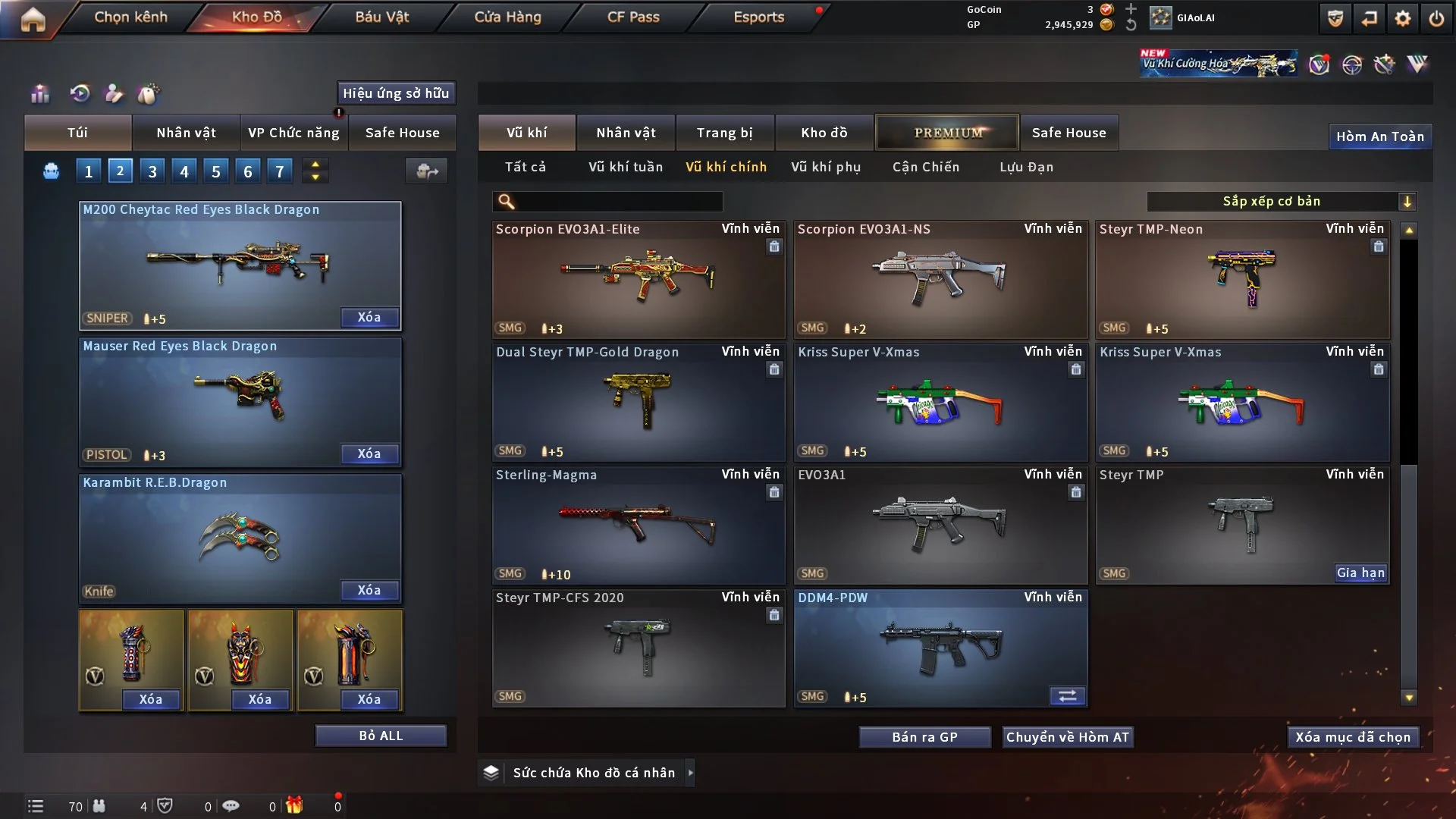The height and width of the screenshot is (819, 1456).
Task: Focus the weapon search field
Action: (618, 202)
